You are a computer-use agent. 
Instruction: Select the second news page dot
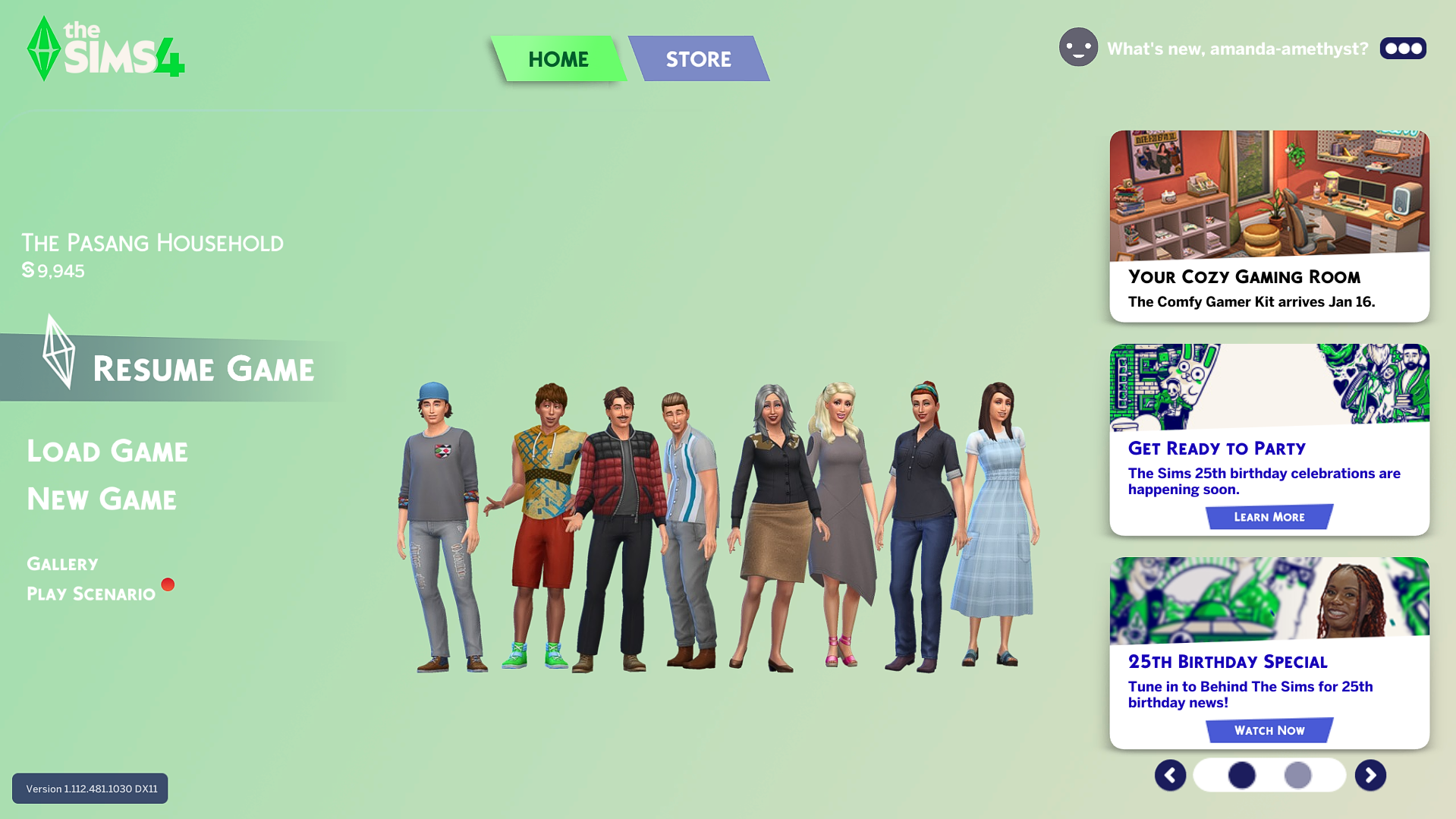(1297, 775)
